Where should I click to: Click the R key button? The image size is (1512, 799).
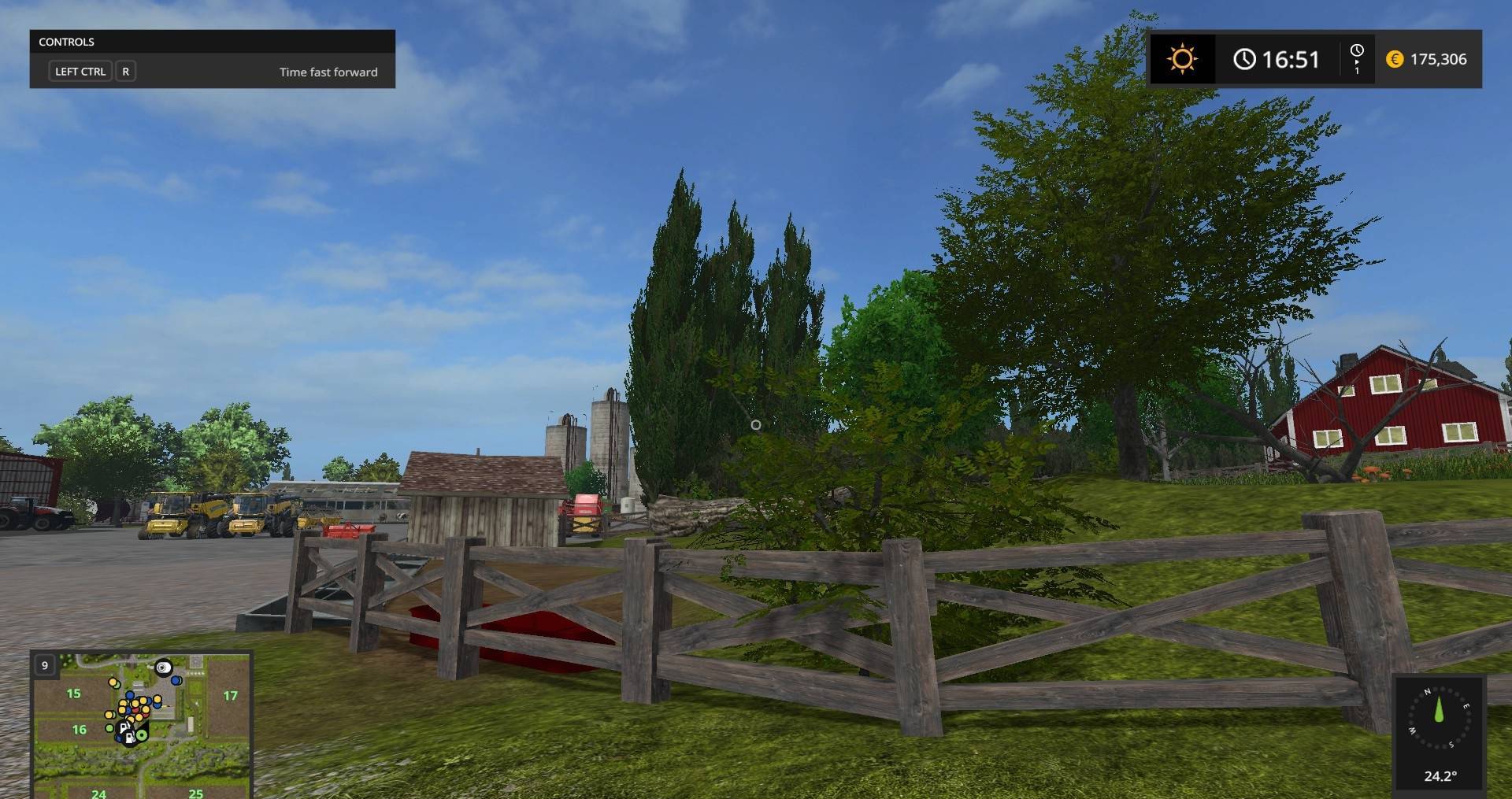point(126,71)
